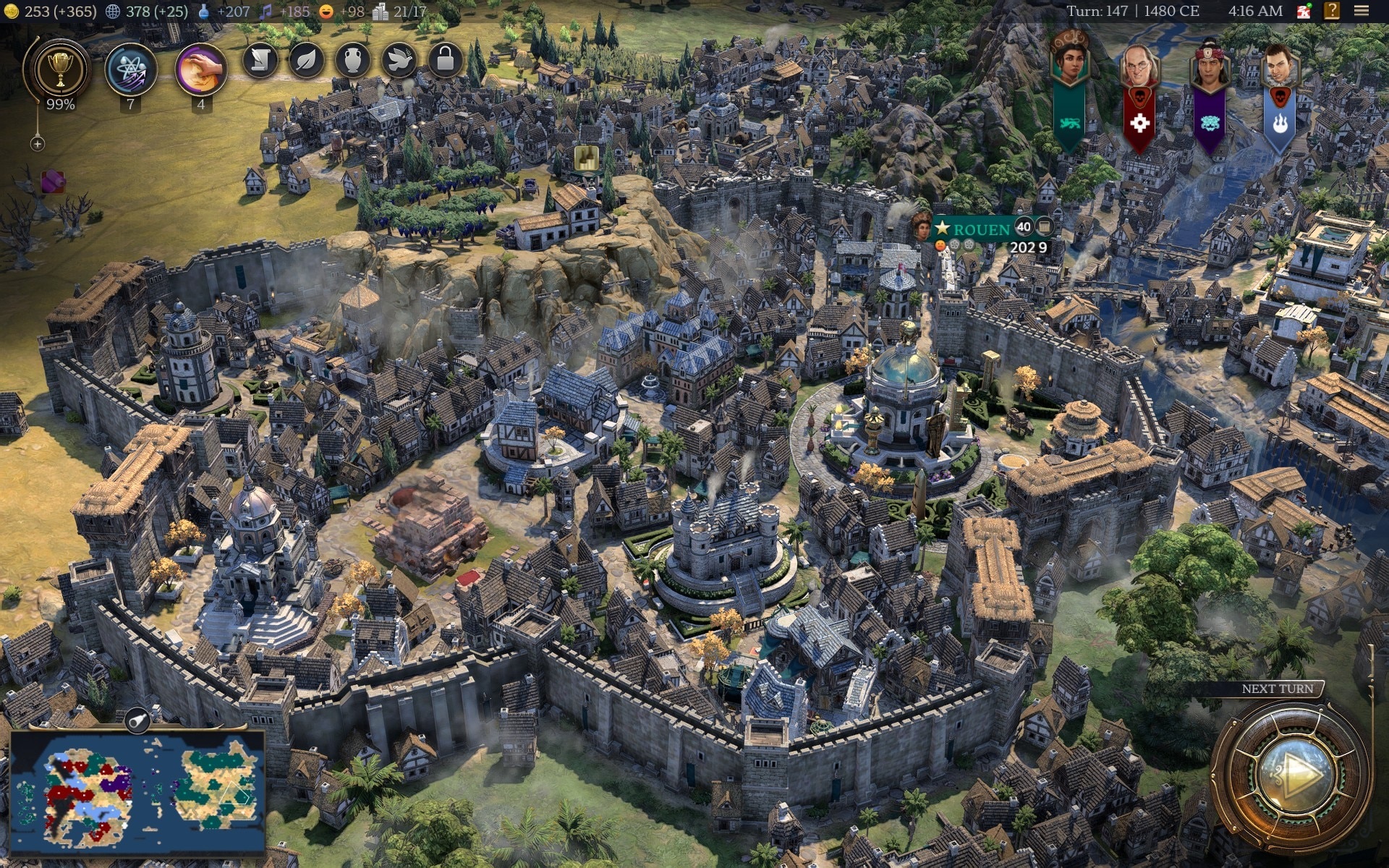This screenshot has height=868, width=1389.
Task: Open Rouen's production queue icon
Action: (1044, 227)
